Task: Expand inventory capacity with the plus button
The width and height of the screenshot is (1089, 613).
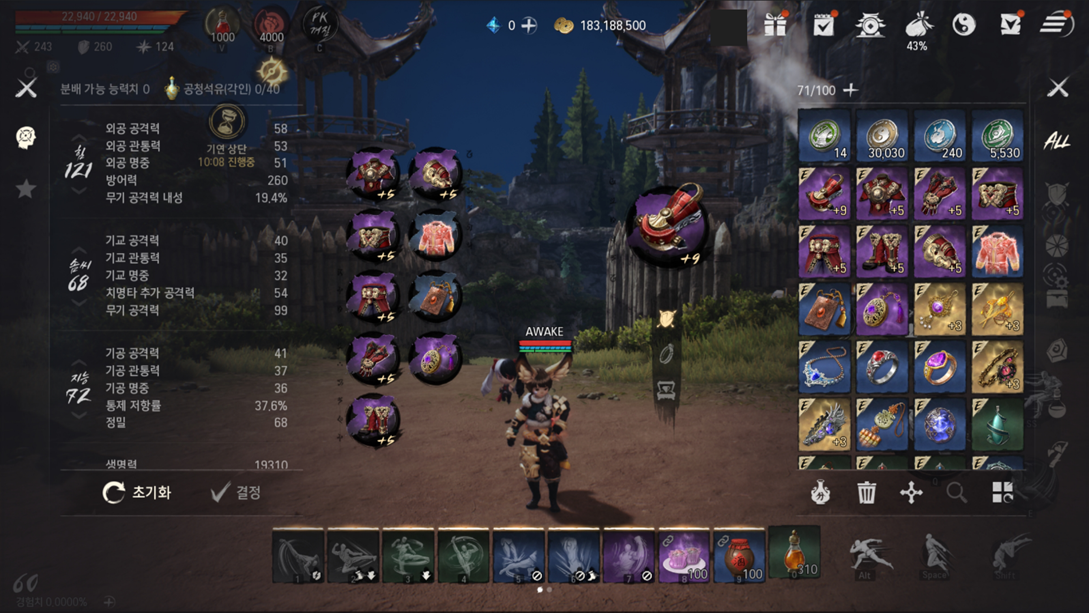Action: [850, 90]
